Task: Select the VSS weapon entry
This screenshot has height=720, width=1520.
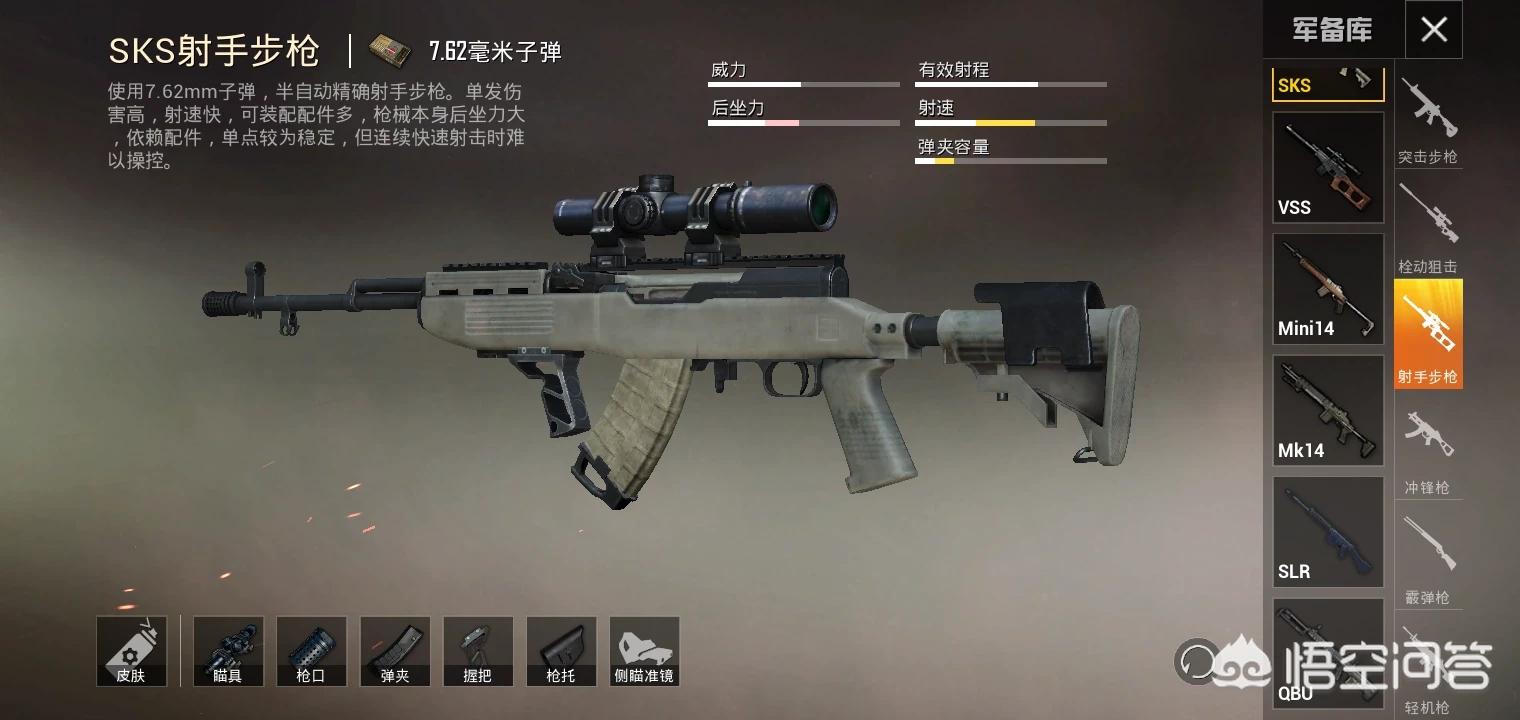Action: click(1328, 167)
